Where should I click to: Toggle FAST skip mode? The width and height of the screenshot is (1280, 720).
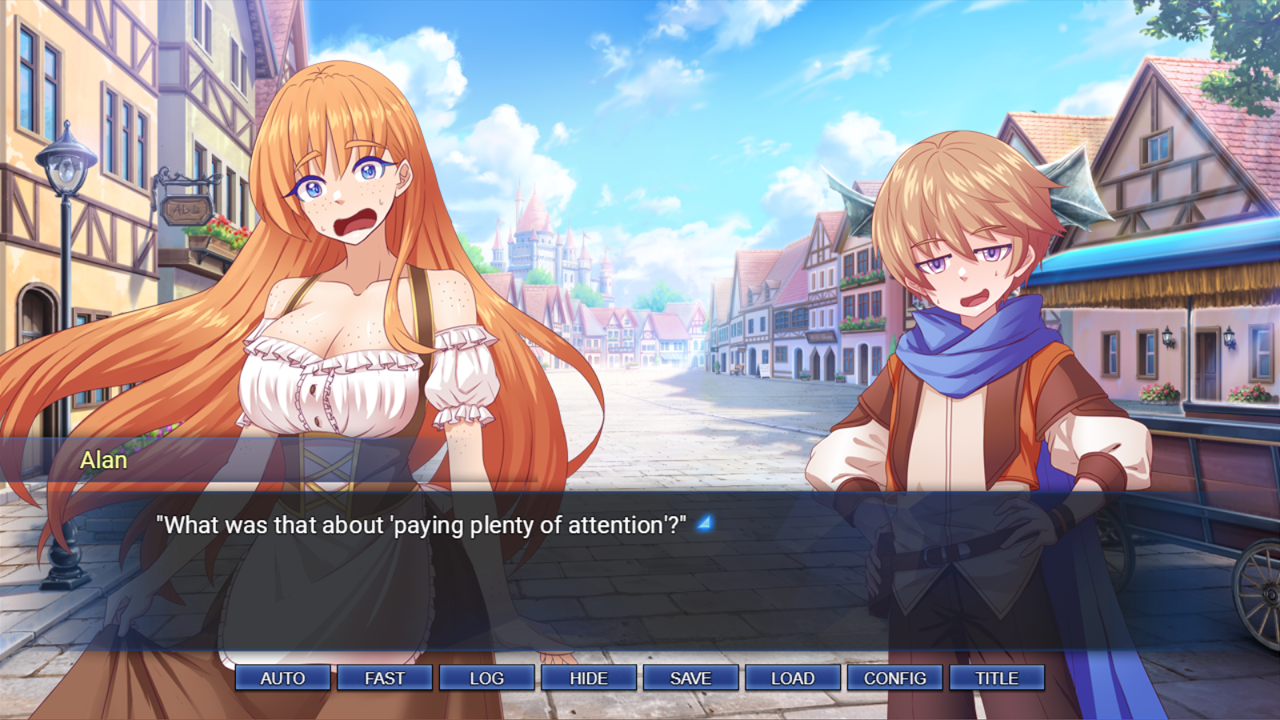pos(384,677)
